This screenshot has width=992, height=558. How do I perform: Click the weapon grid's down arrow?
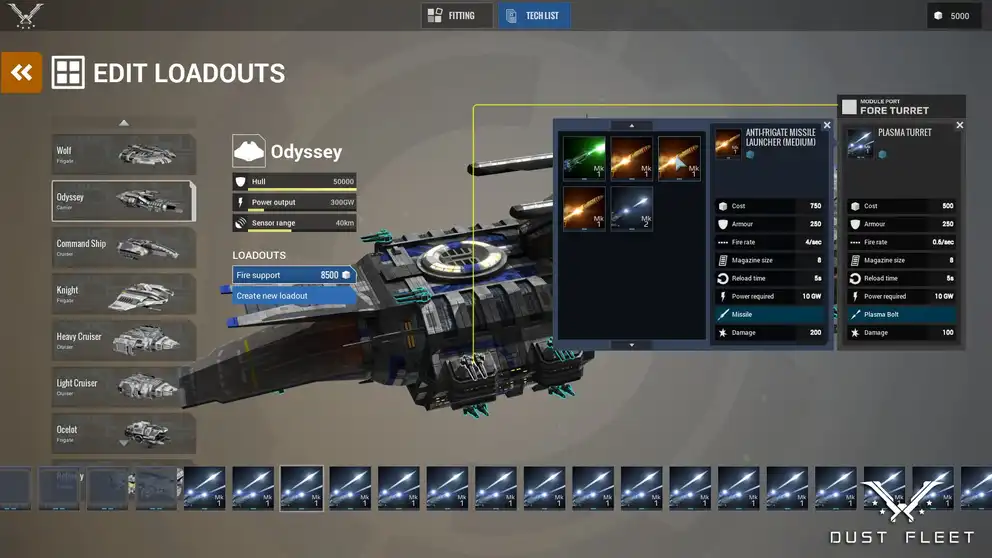[632, 345]
